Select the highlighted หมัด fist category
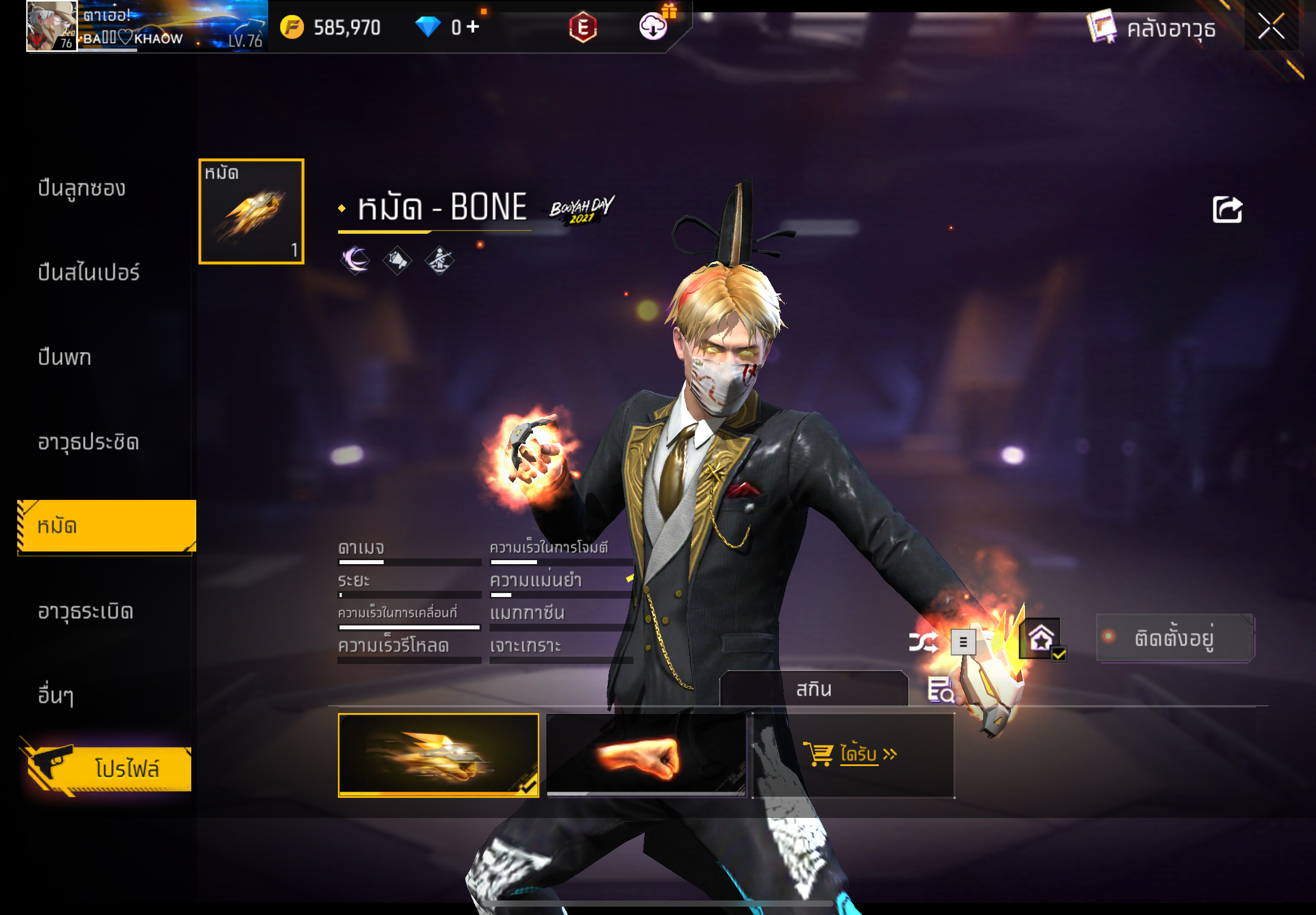 107,526
